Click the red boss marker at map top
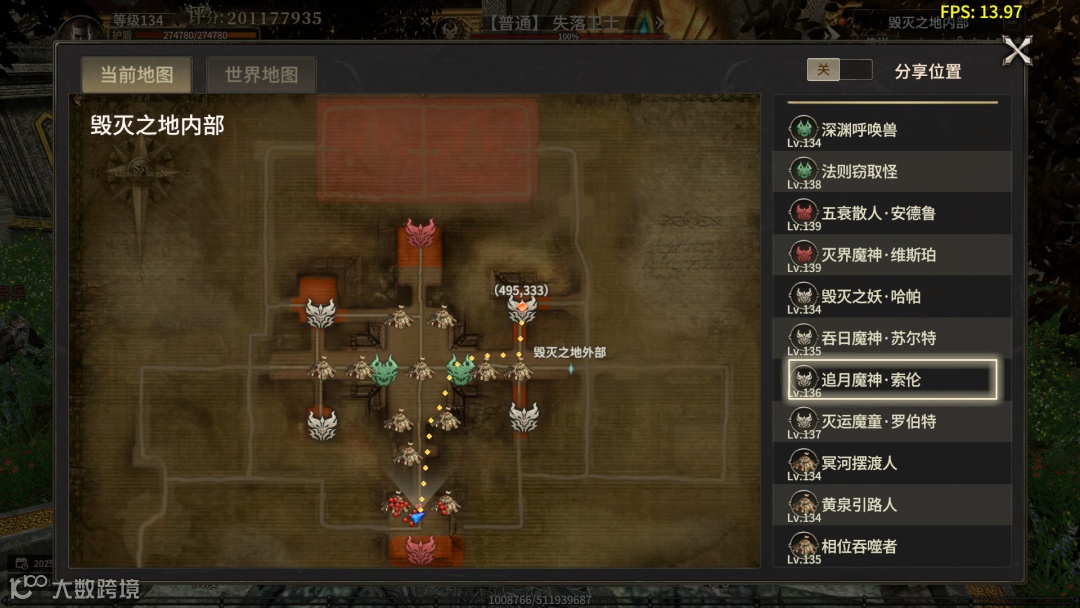Viewport: 1080px width, 608px height. point(421,235)
